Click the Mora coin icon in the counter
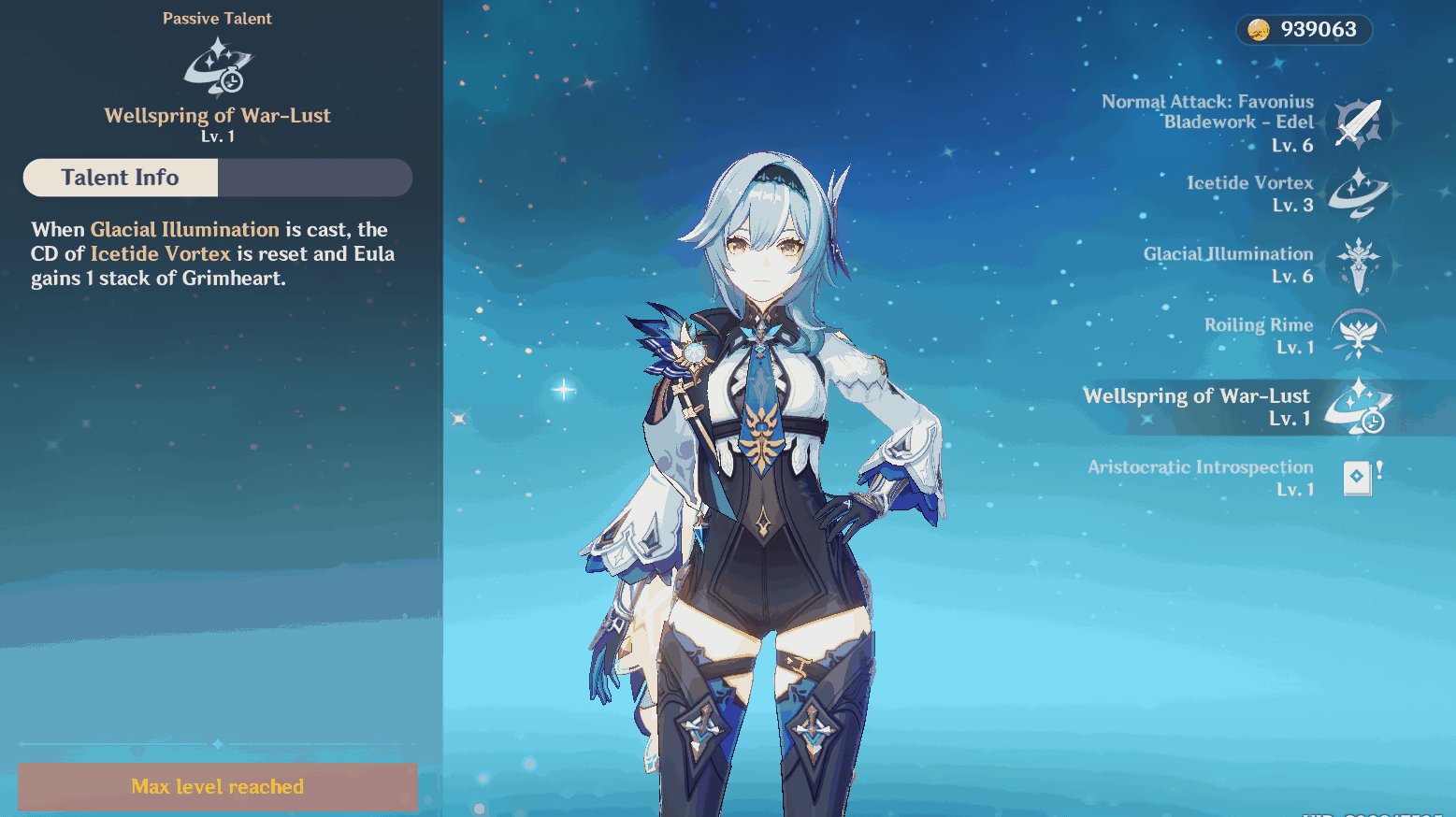Viewport: 1456px width, 817px height. coord(1258,29)
